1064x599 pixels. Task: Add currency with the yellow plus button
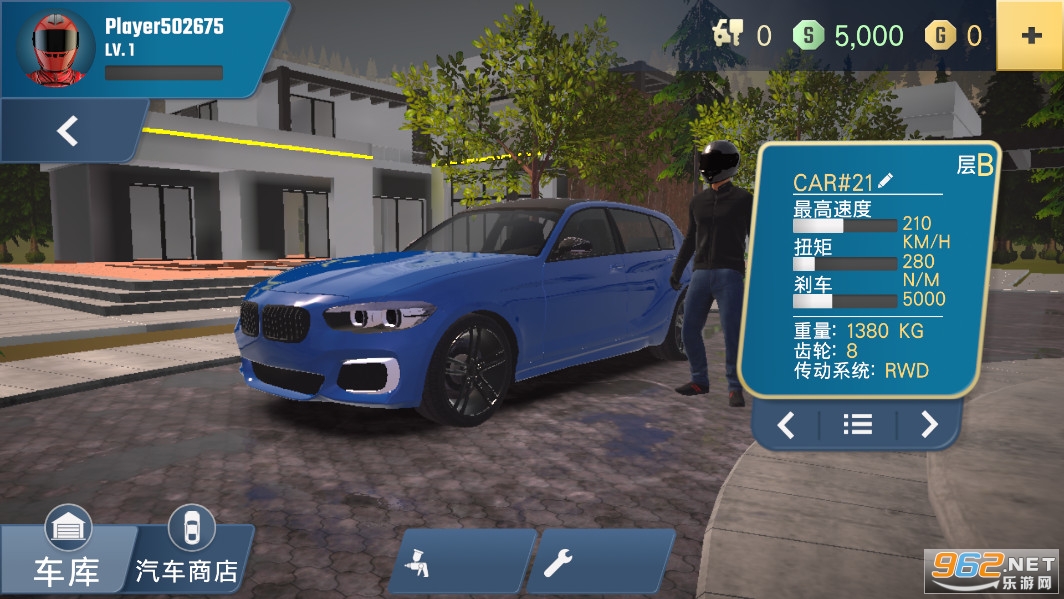tap(1030, 36)
